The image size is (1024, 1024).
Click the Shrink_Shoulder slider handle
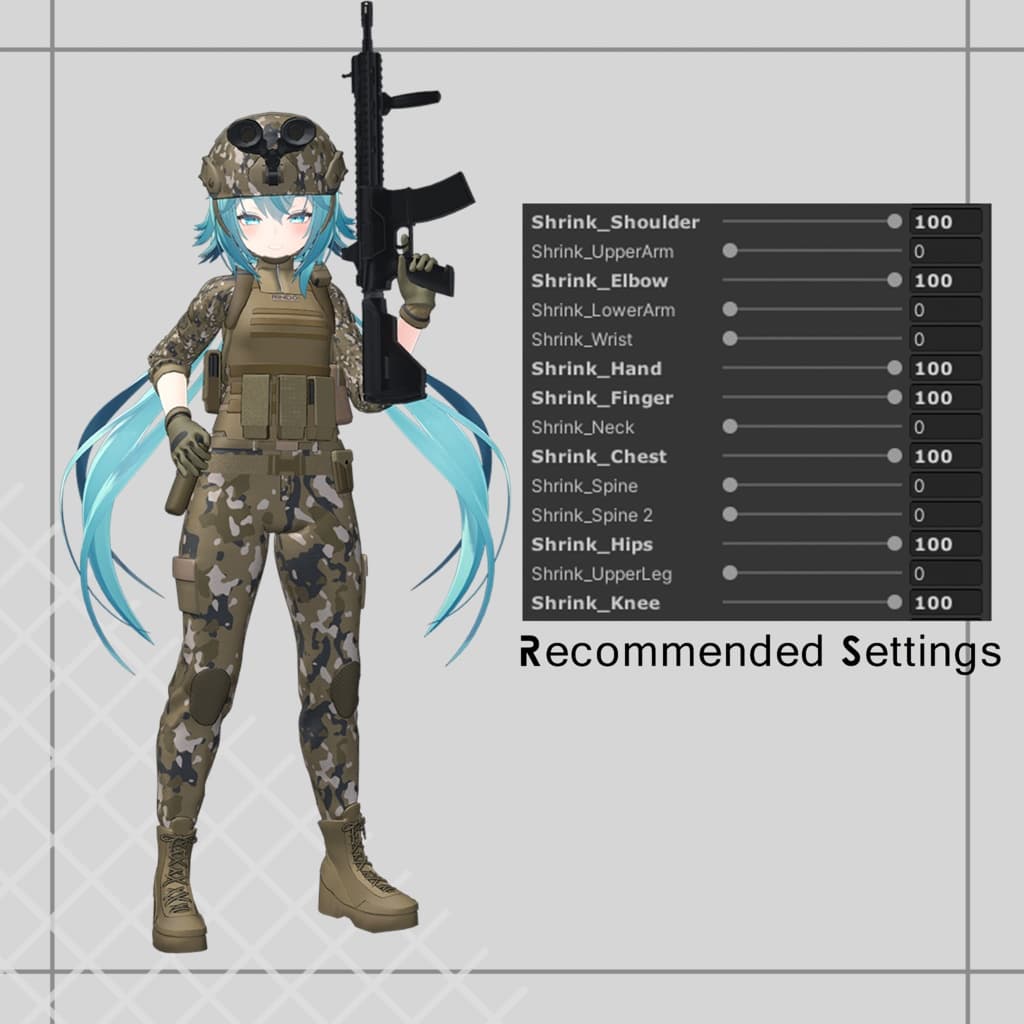click(894, 222)
